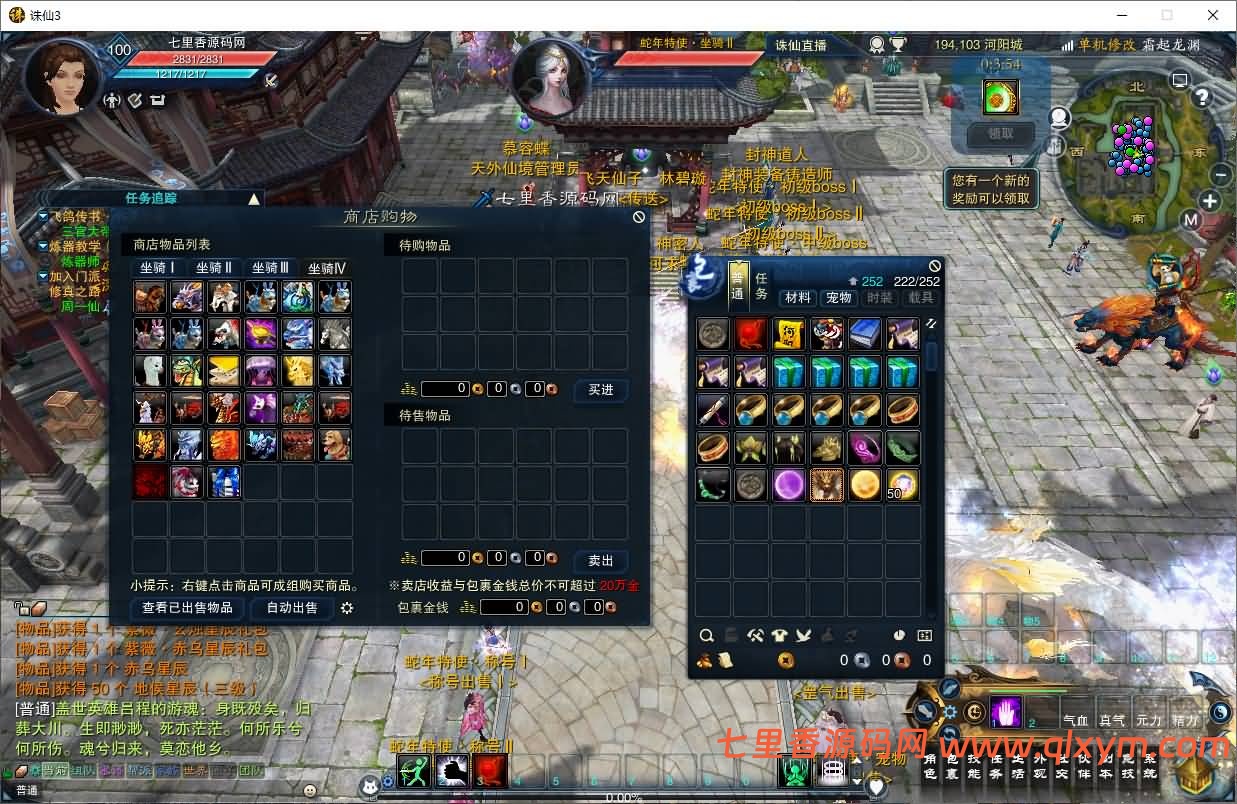Zoom out the minimap with minus button

[1220, 175]
